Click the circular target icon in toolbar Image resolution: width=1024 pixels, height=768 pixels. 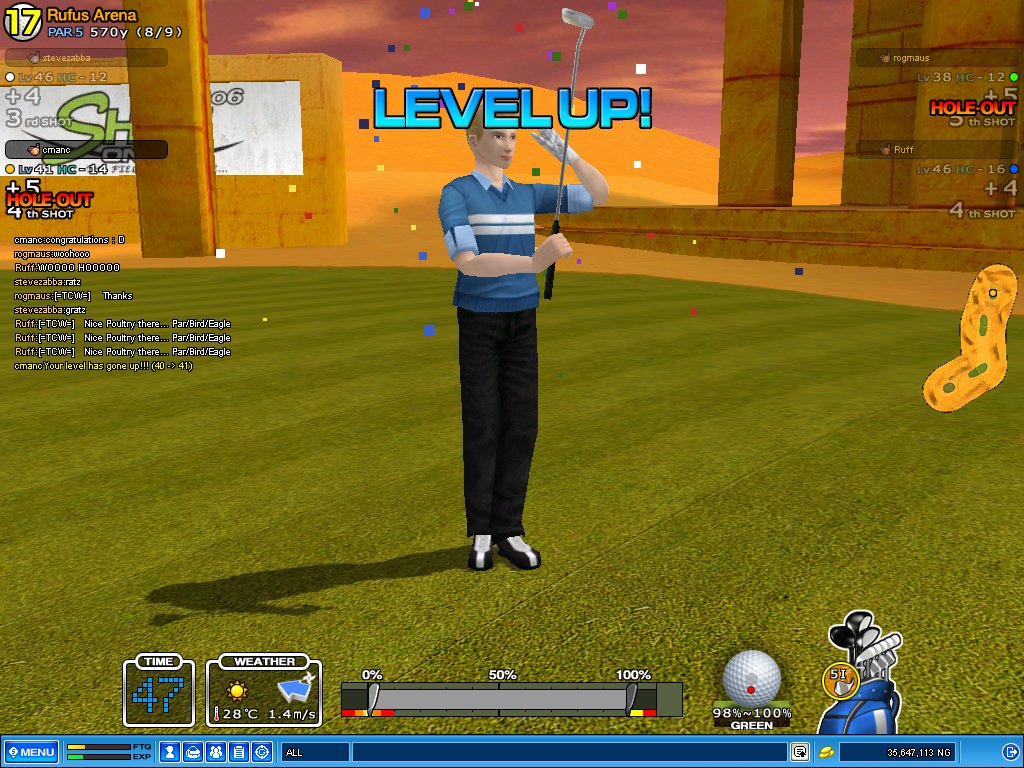pos(263,752)
